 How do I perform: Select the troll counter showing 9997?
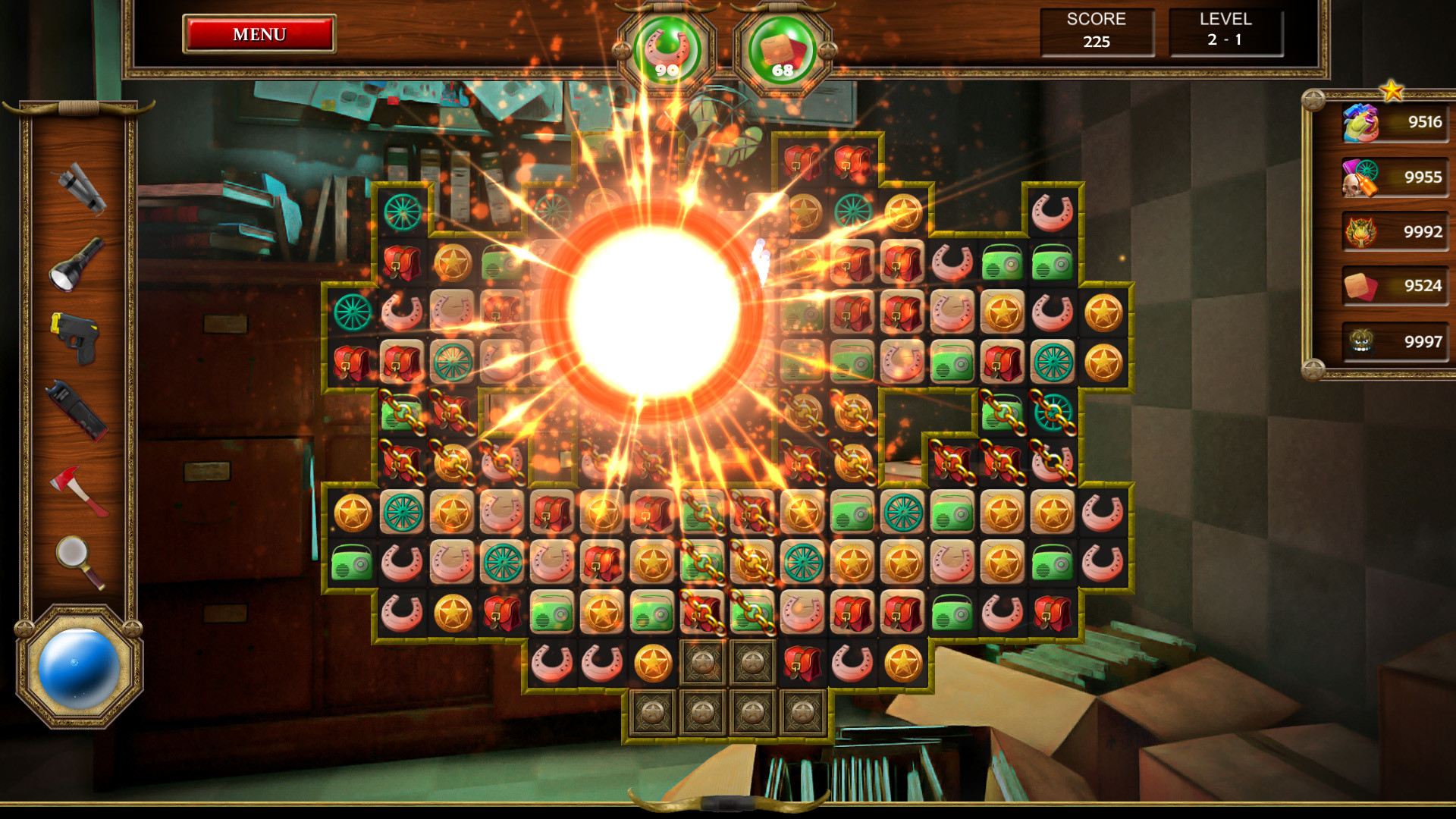point(1394,342)
